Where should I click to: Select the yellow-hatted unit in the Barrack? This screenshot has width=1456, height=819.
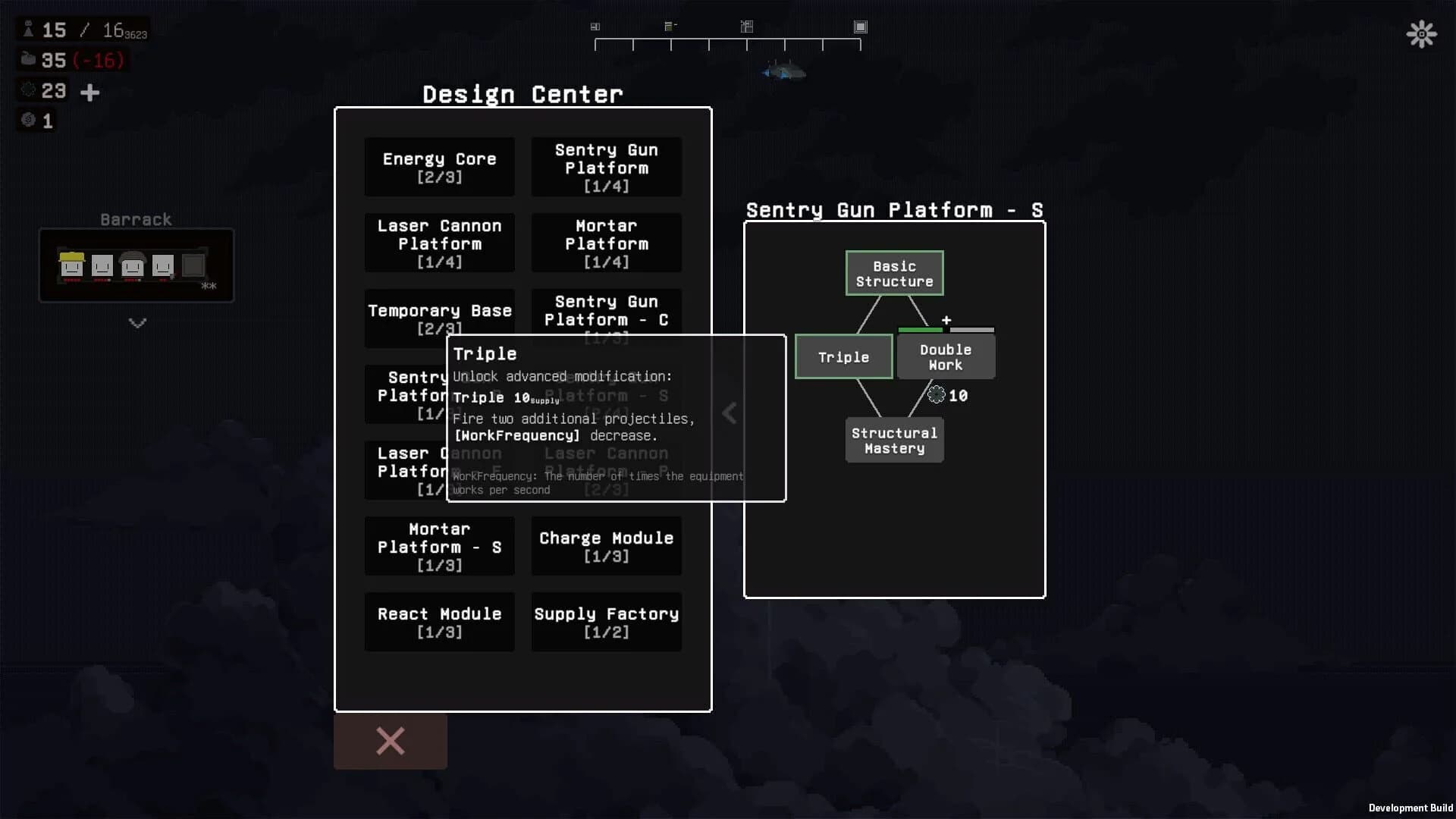point(71,265)
